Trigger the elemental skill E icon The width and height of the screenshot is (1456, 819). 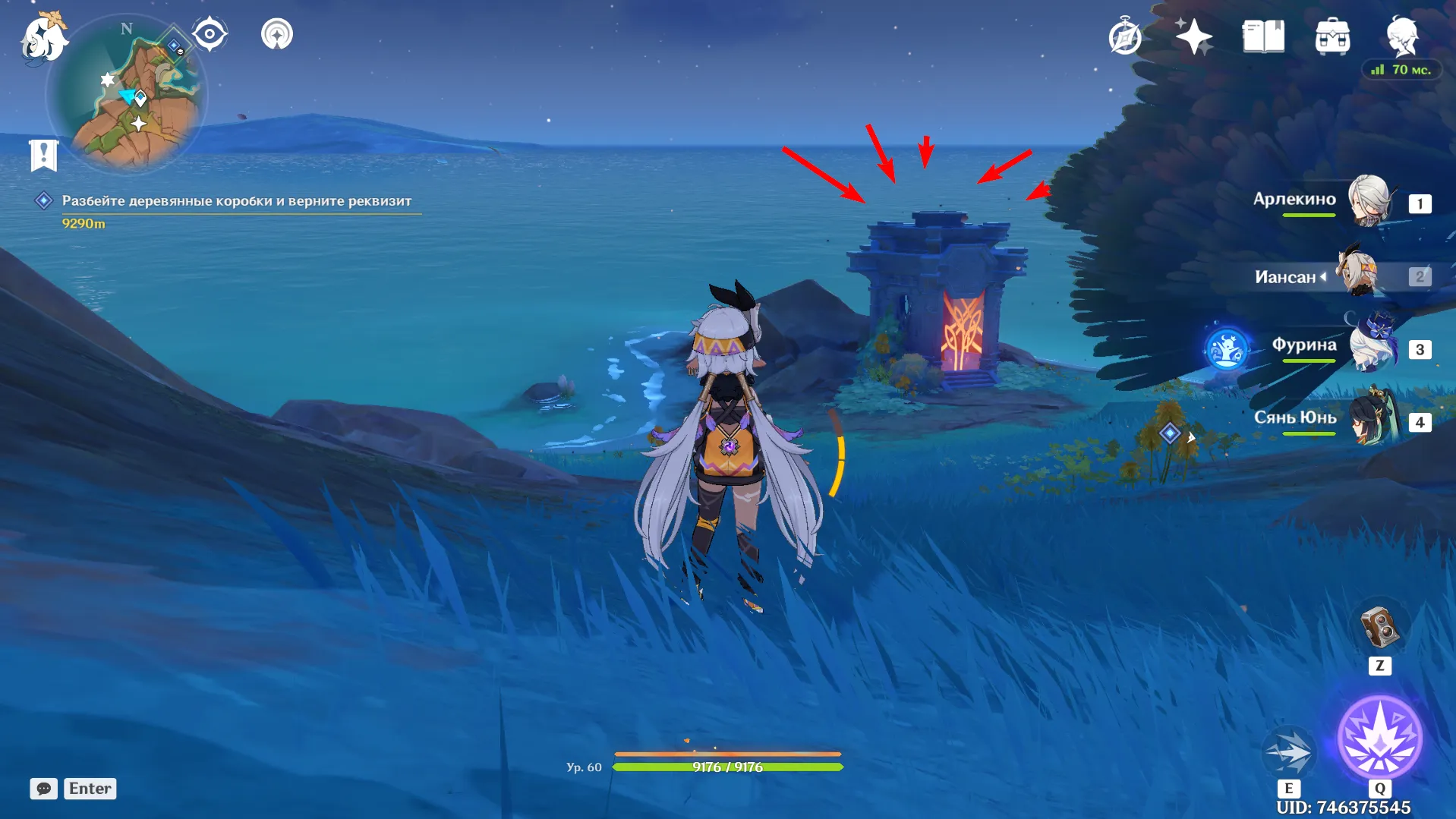tap(1288, 751)
